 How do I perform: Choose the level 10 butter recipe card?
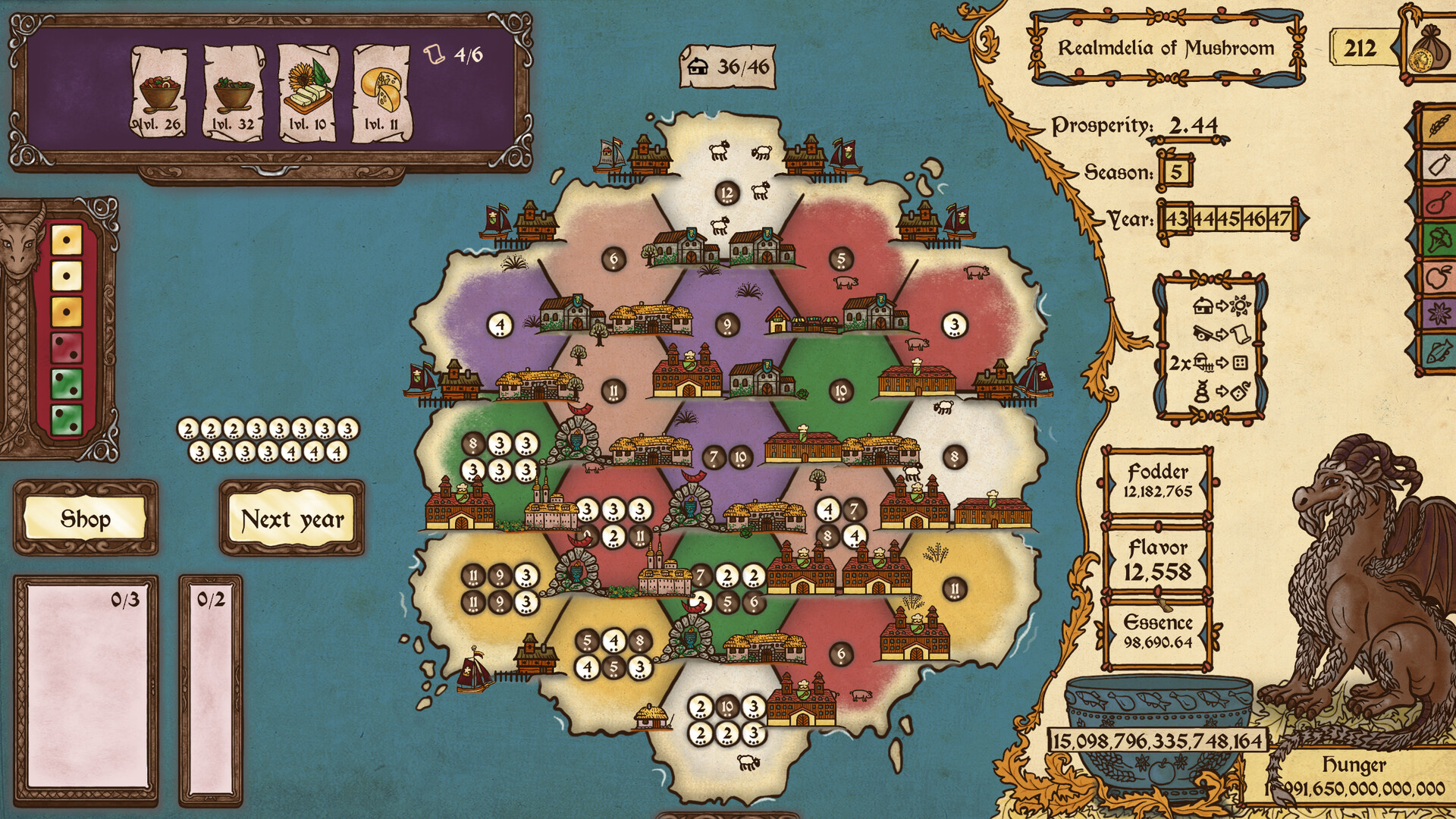(308, 93)
